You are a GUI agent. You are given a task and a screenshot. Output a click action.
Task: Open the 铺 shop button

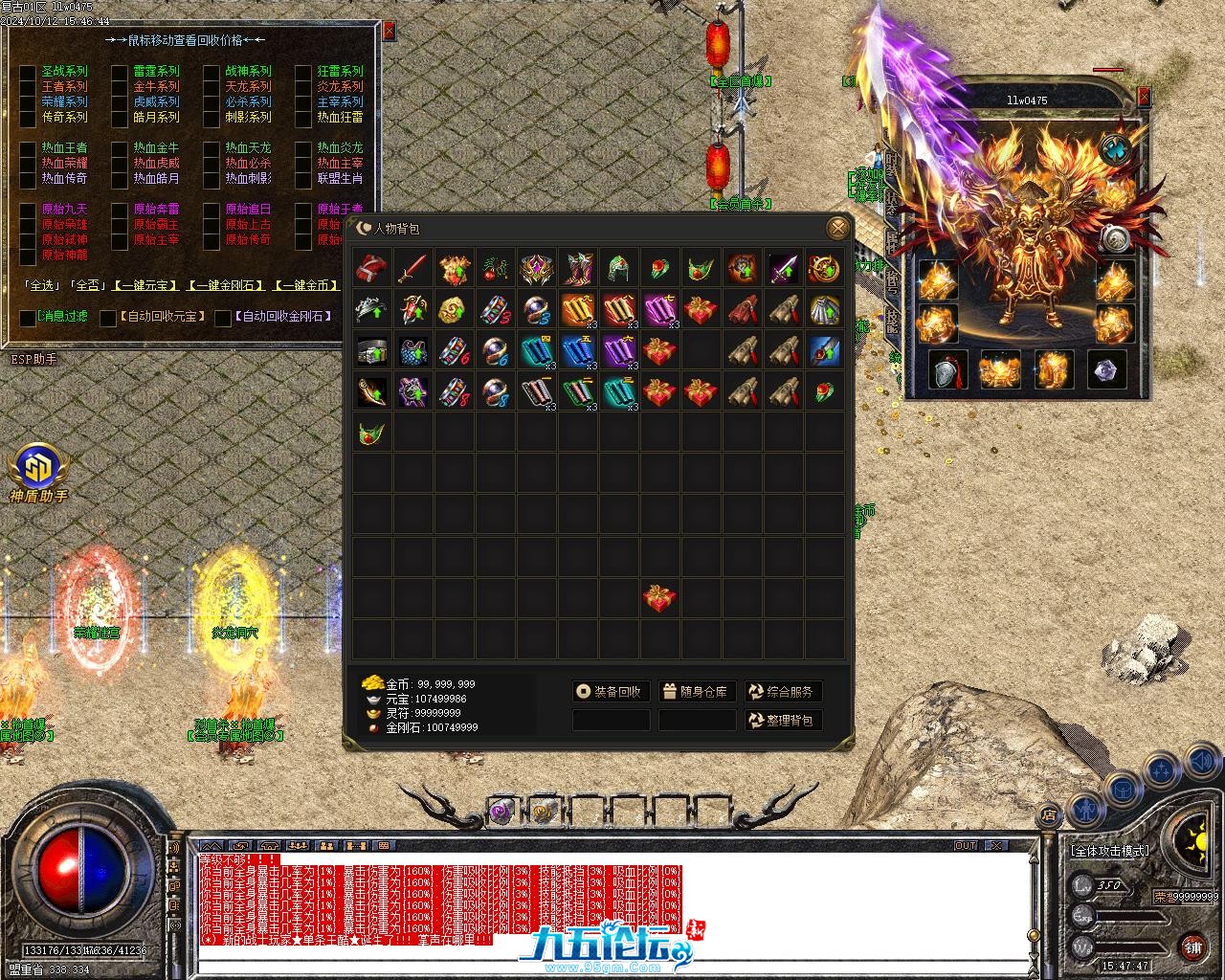[1192, 947]
